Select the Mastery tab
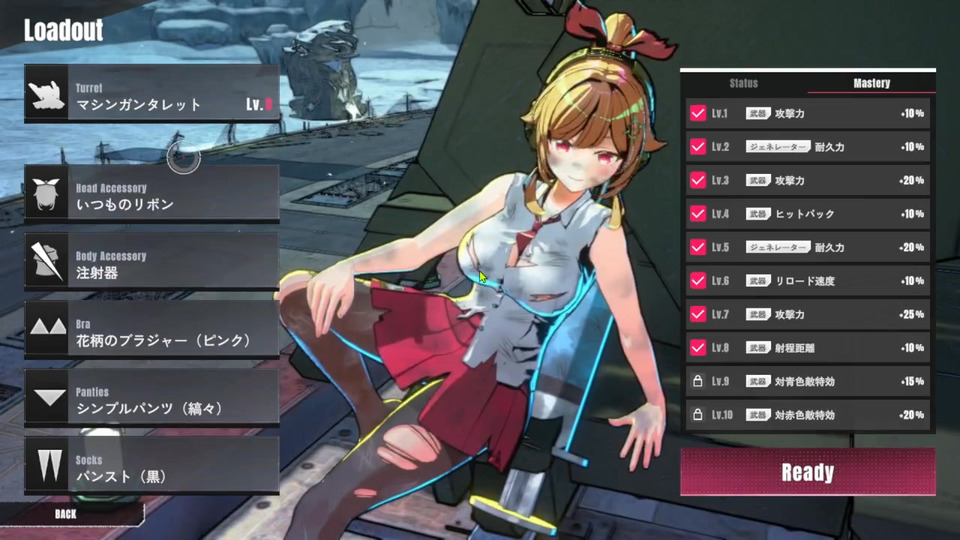Image resolution: width=960 pixels, height=540 pixels. [872, 83]
